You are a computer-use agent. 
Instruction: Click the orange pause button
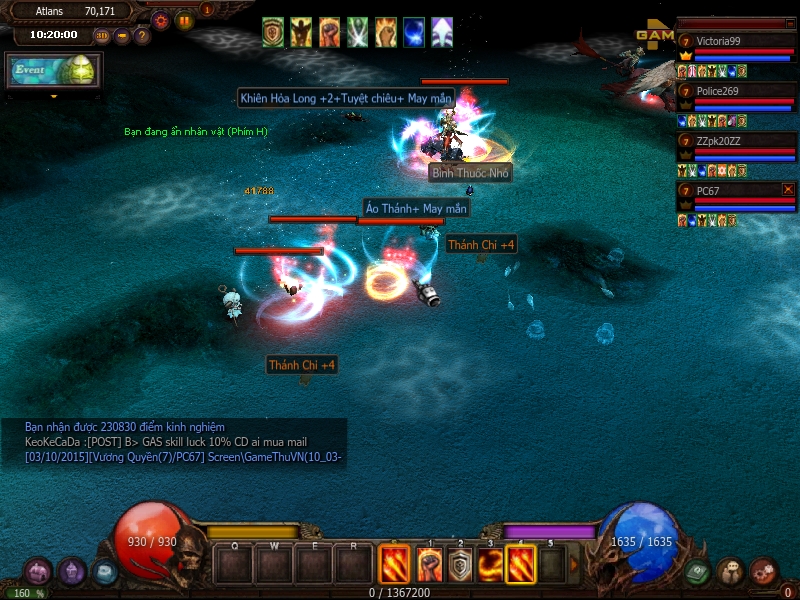[184, 20]
